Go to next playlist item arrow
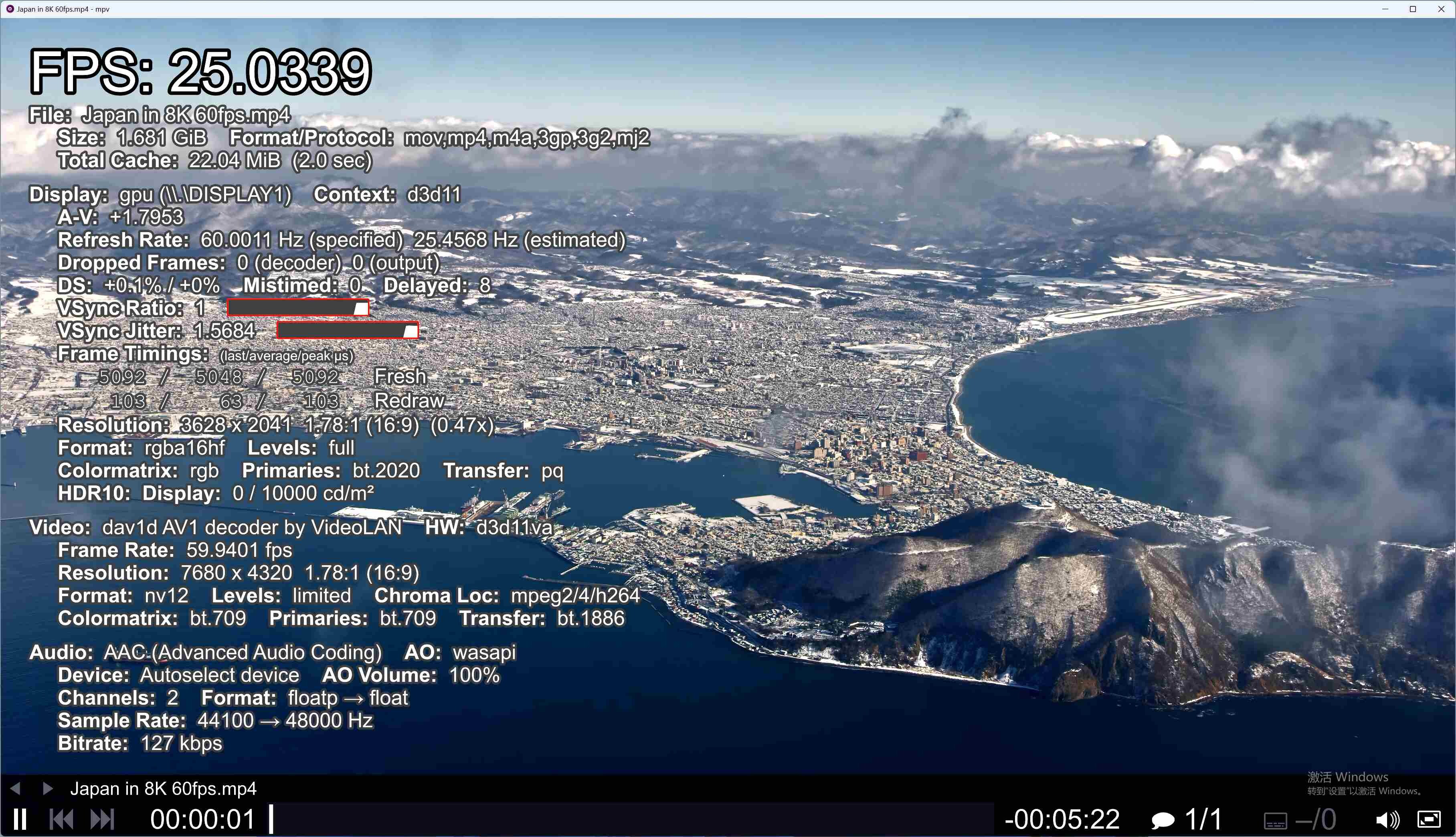 pos(48,789)
